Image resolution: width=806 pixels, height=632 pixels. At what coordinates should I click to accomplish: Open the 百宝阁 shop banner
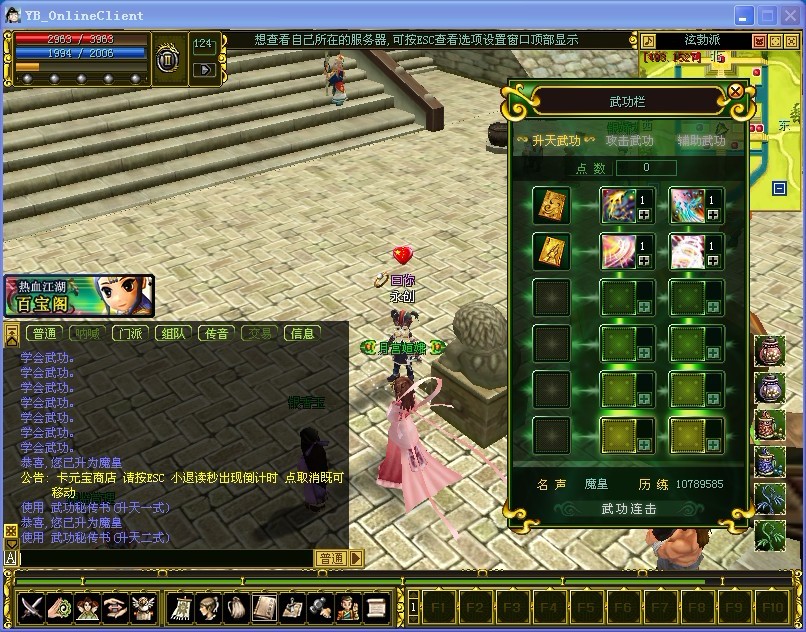point(78,297)
